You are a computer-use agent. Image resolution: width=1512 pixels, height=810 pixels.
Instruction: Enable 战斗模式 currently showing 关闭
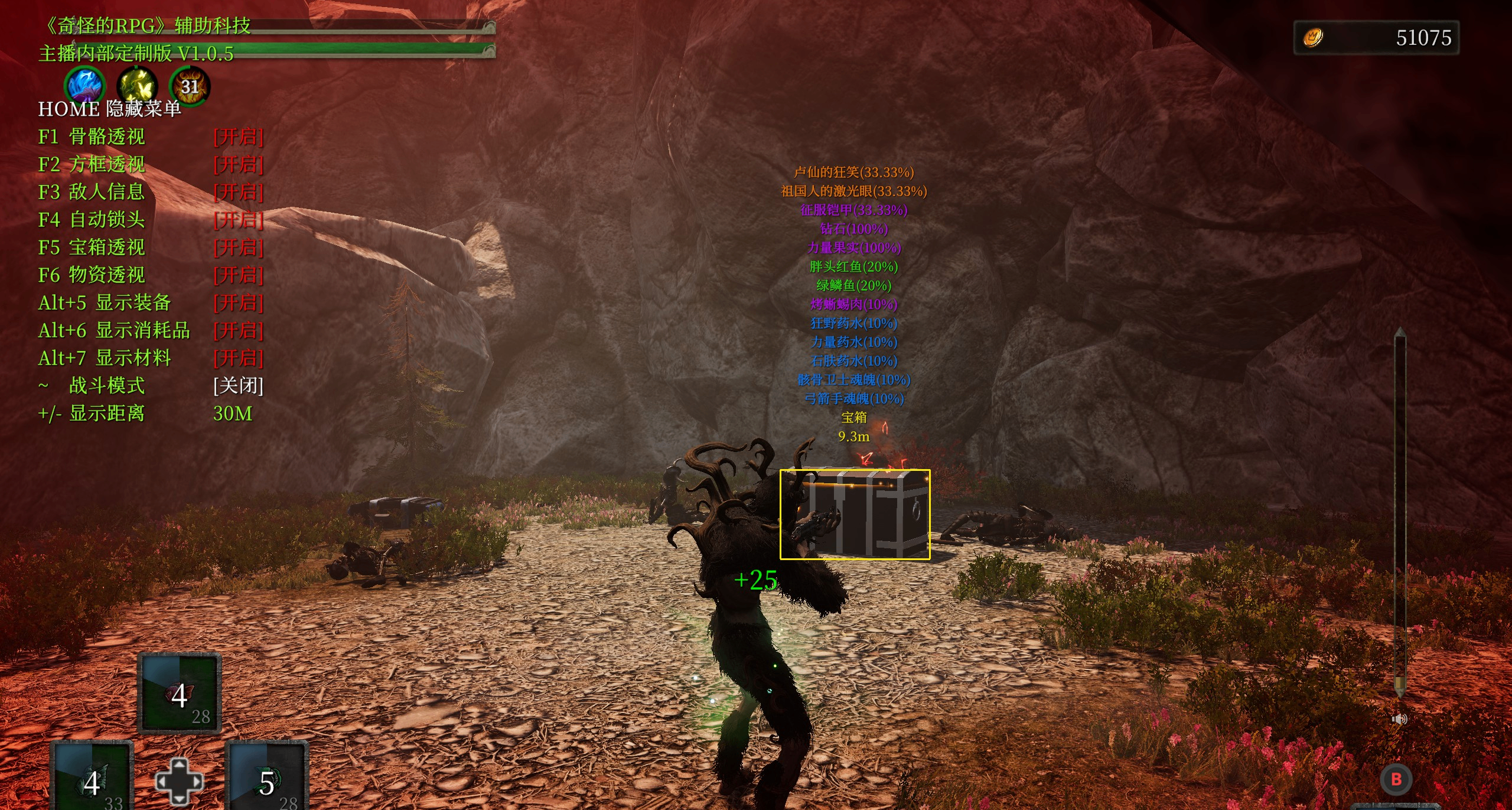(238, 386)
